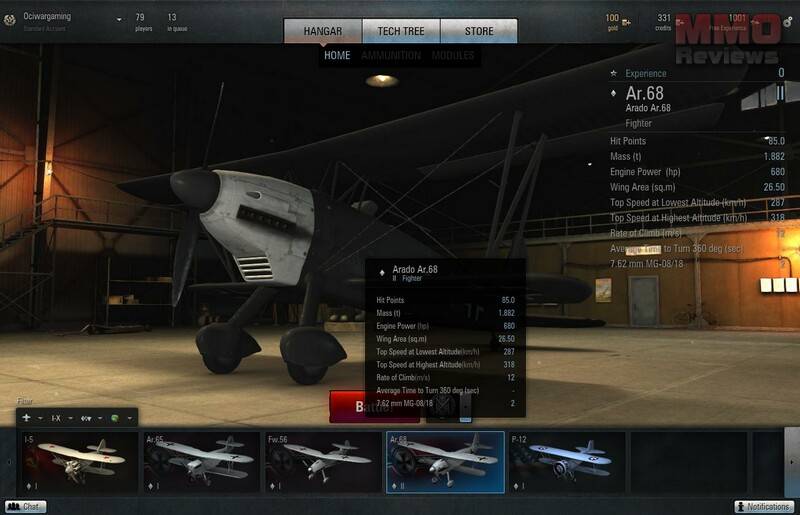
Task: Choose the Ar.65 plane thumbnail
Action: pyautogui.click(x=200, y=461)
